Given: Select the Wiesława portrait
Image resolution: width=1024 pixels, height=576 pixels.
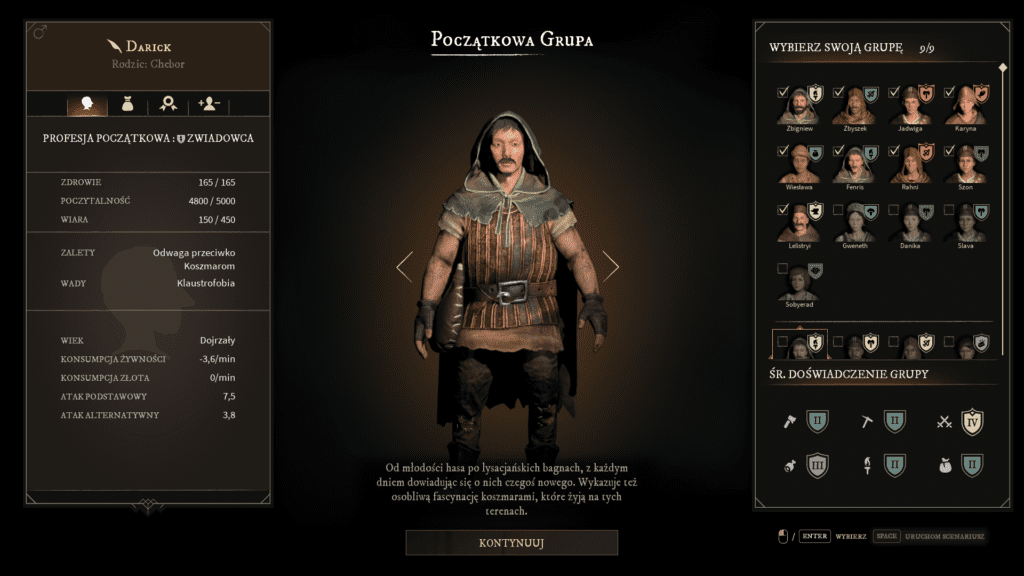Looking at the screenshot, I should tap(798, 166).
